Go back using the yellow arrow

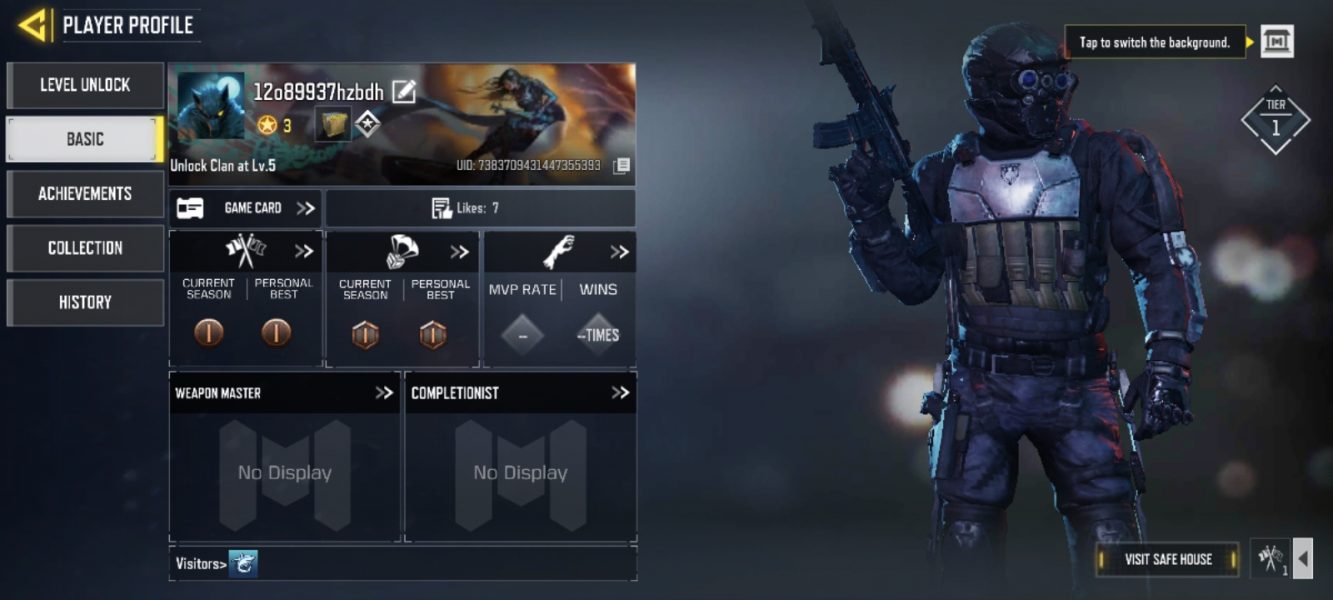(x=34, y=25)
